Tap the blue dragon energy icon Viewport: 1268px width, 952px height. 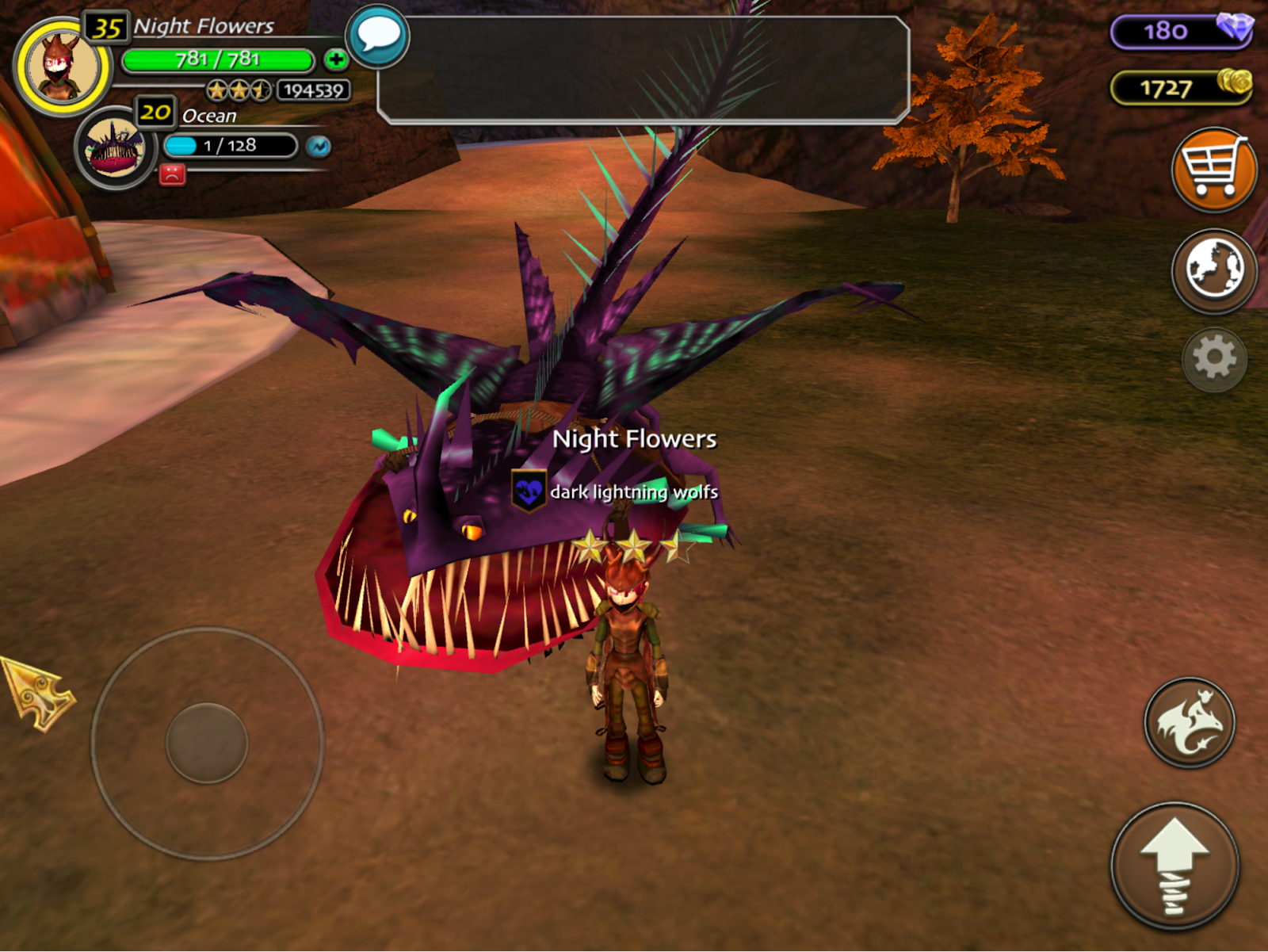pos(319,147)
